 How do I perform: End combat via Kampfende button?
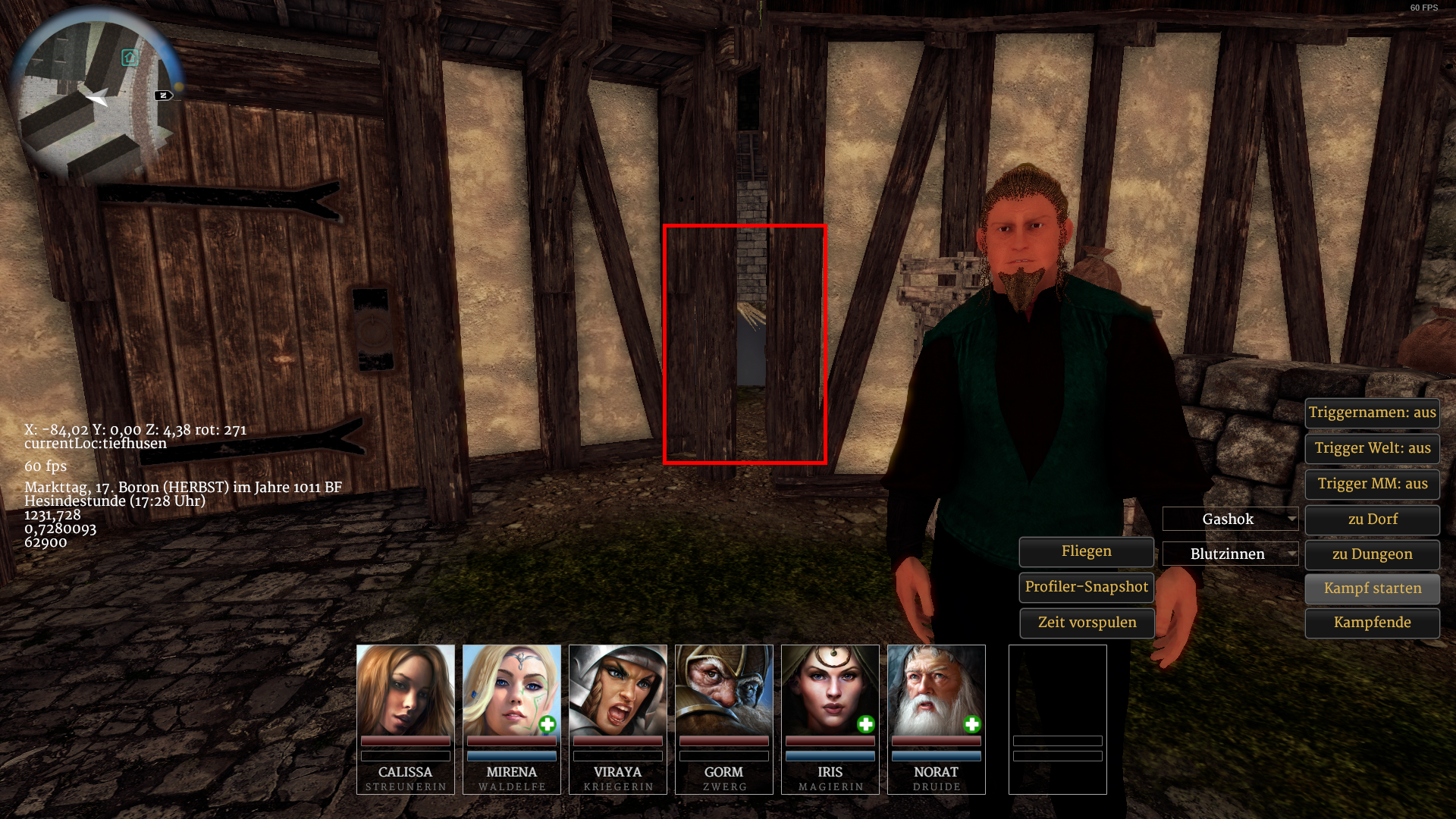[x=1372, y=623]
